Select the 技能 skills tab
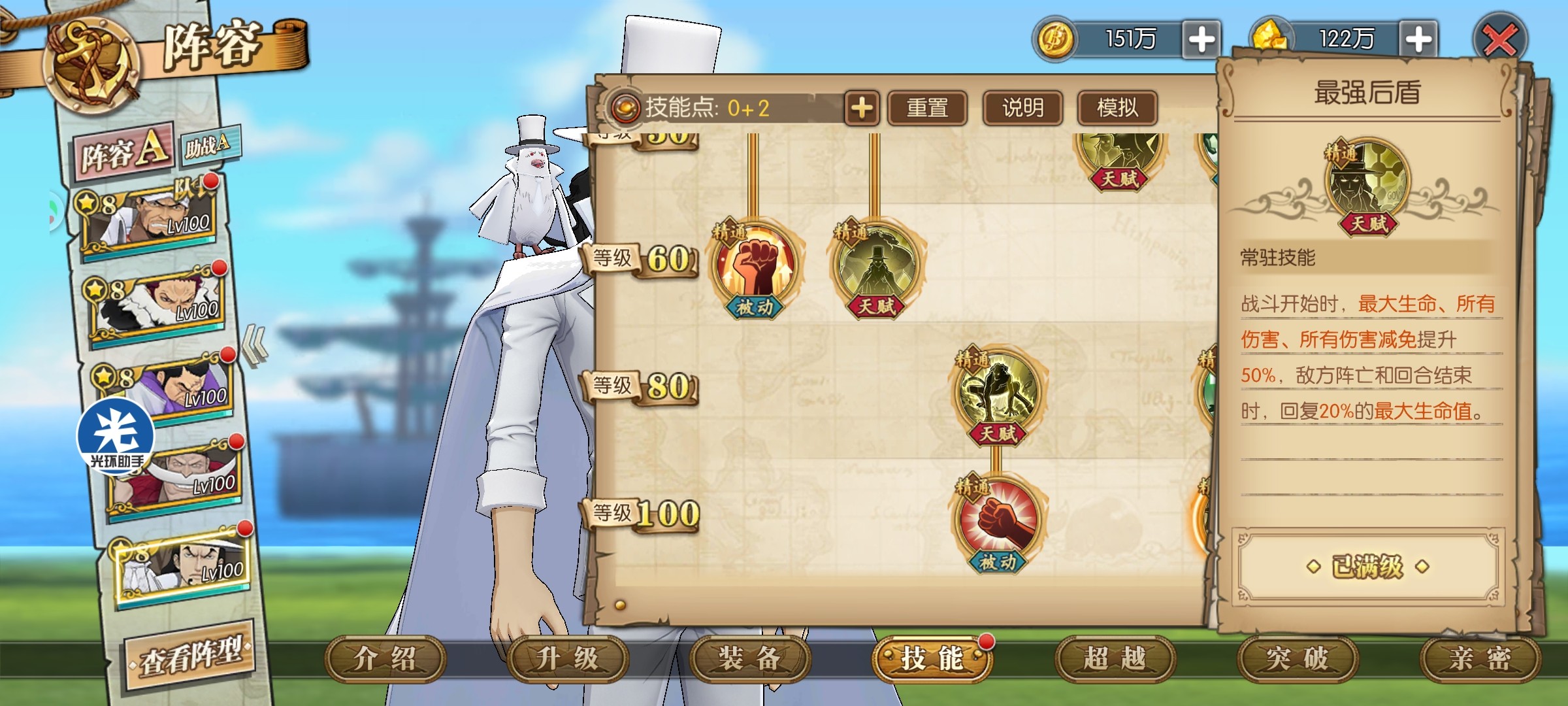The height and width of the screenshot is (706, 1568). pos(932,659)
